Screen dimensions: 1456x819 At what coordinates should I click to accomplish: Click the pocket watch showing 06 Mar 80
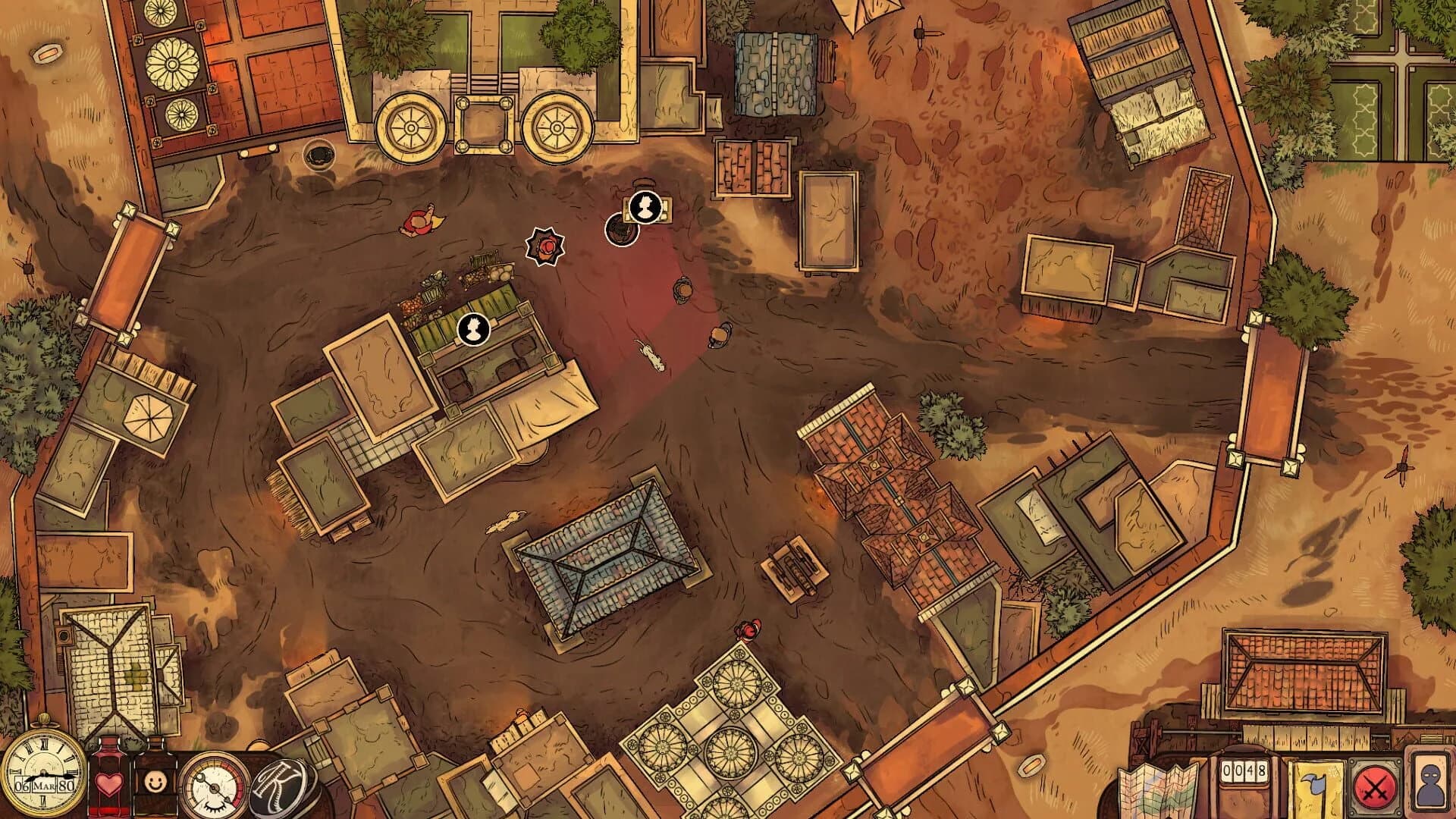coord(42,774)
